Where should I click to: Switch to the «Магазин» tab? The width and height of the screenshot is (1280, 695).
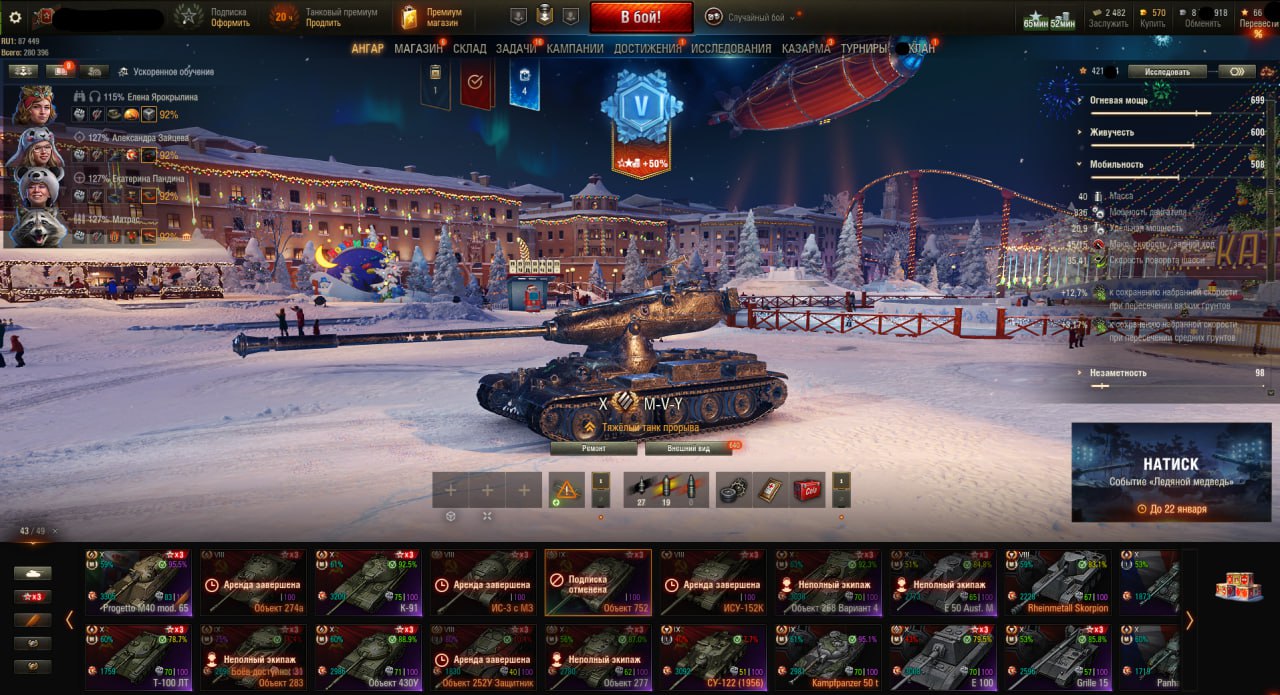(x=418, y=48)
